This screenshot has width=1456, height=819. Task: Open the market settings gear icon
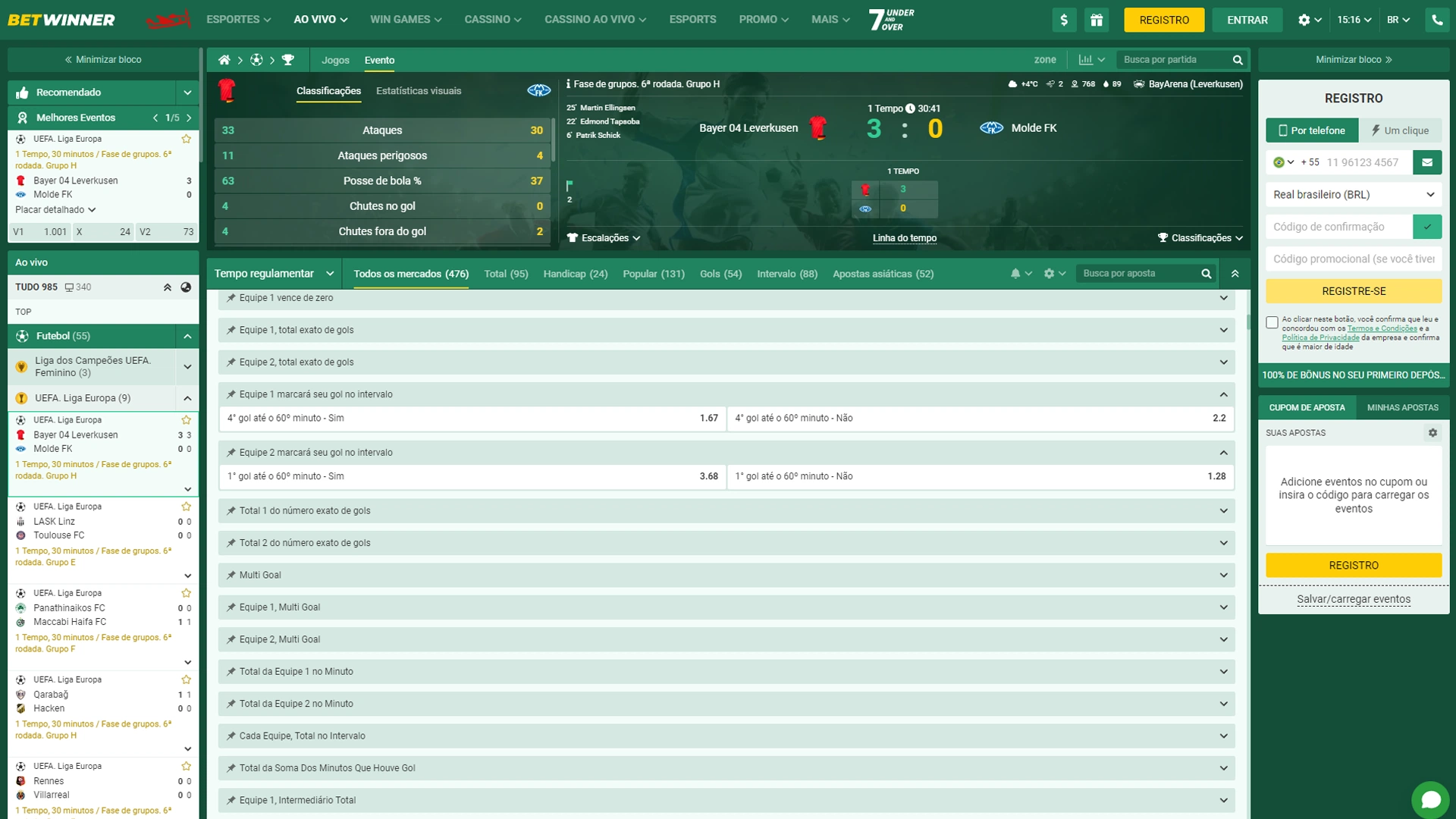coord(1050,273)
